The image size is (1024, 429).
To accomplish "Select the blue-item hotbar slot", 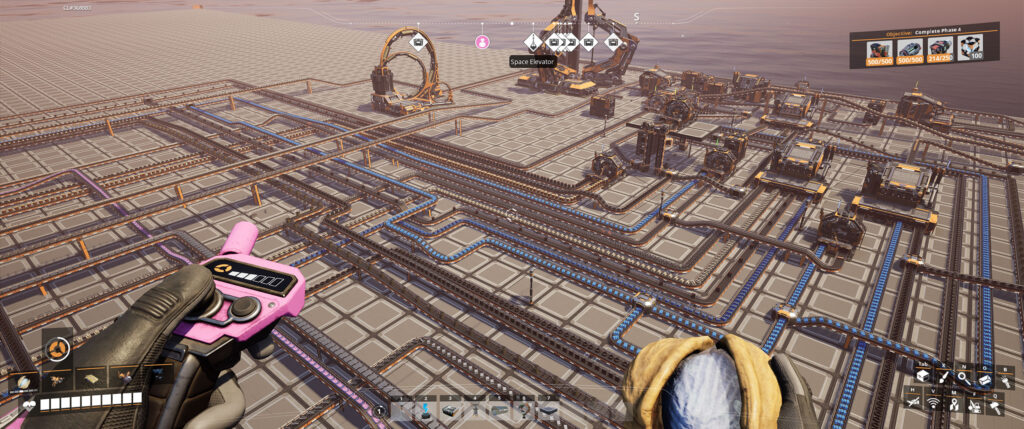I will tap(425, 408).
